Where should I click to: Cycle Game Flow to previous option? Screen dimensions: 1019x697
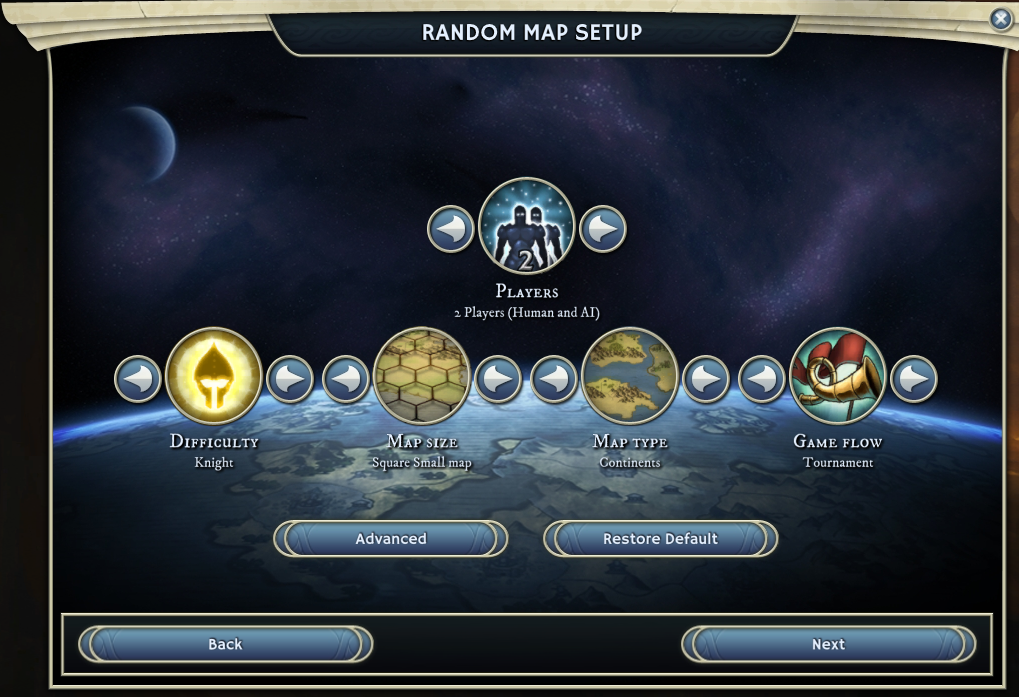[762, 379]
